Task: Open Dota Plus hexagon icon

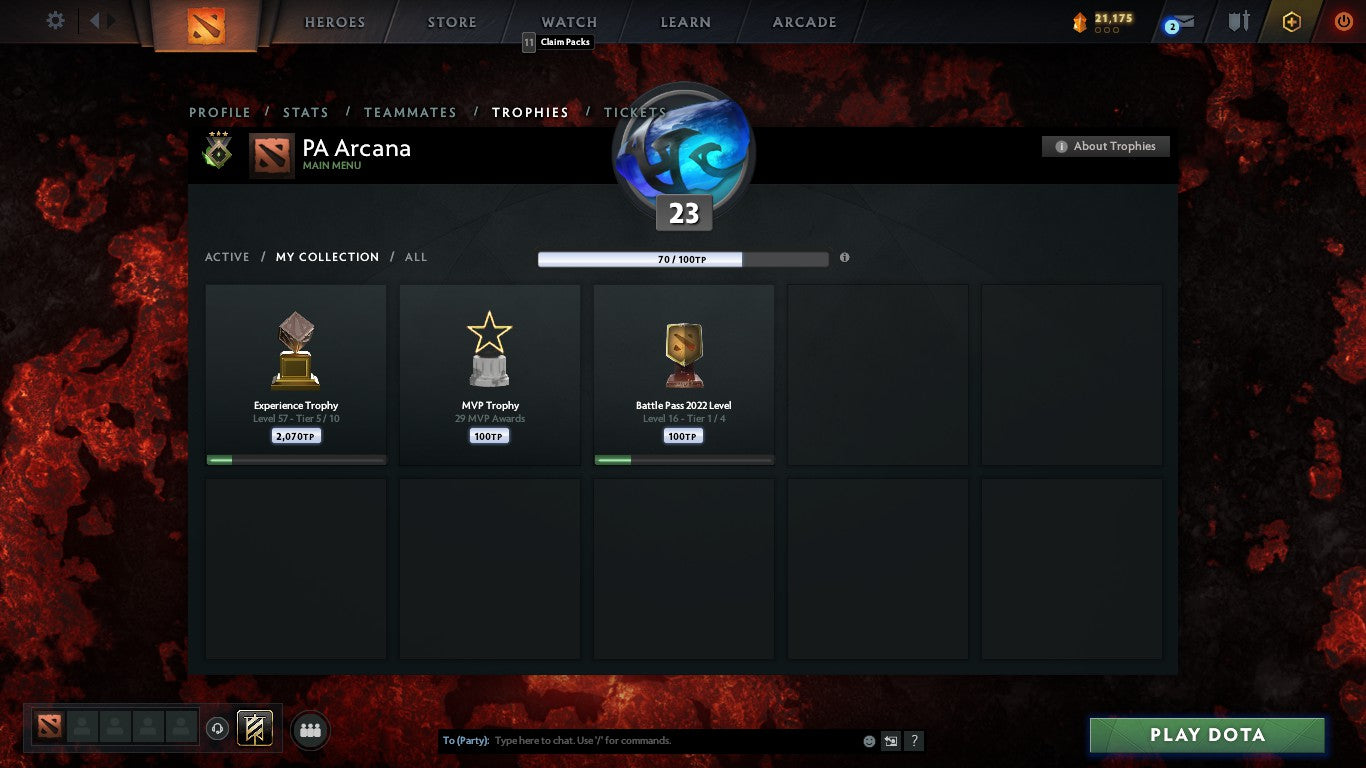Action: coord(1290,21)
